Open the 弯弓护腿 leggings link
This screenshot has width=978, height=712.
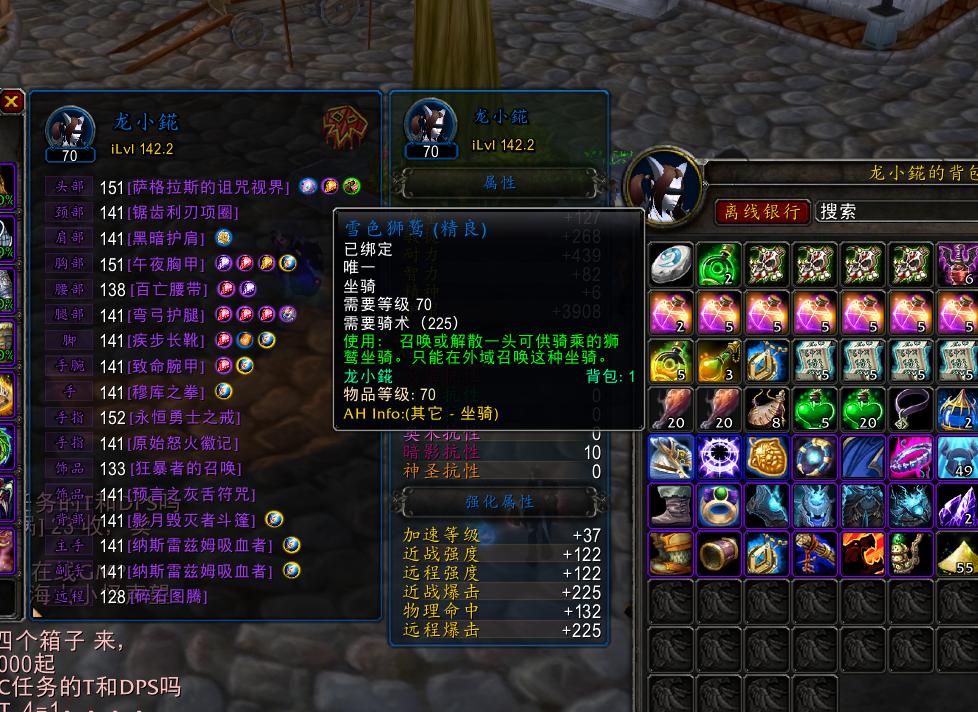(x=168, y=315)
